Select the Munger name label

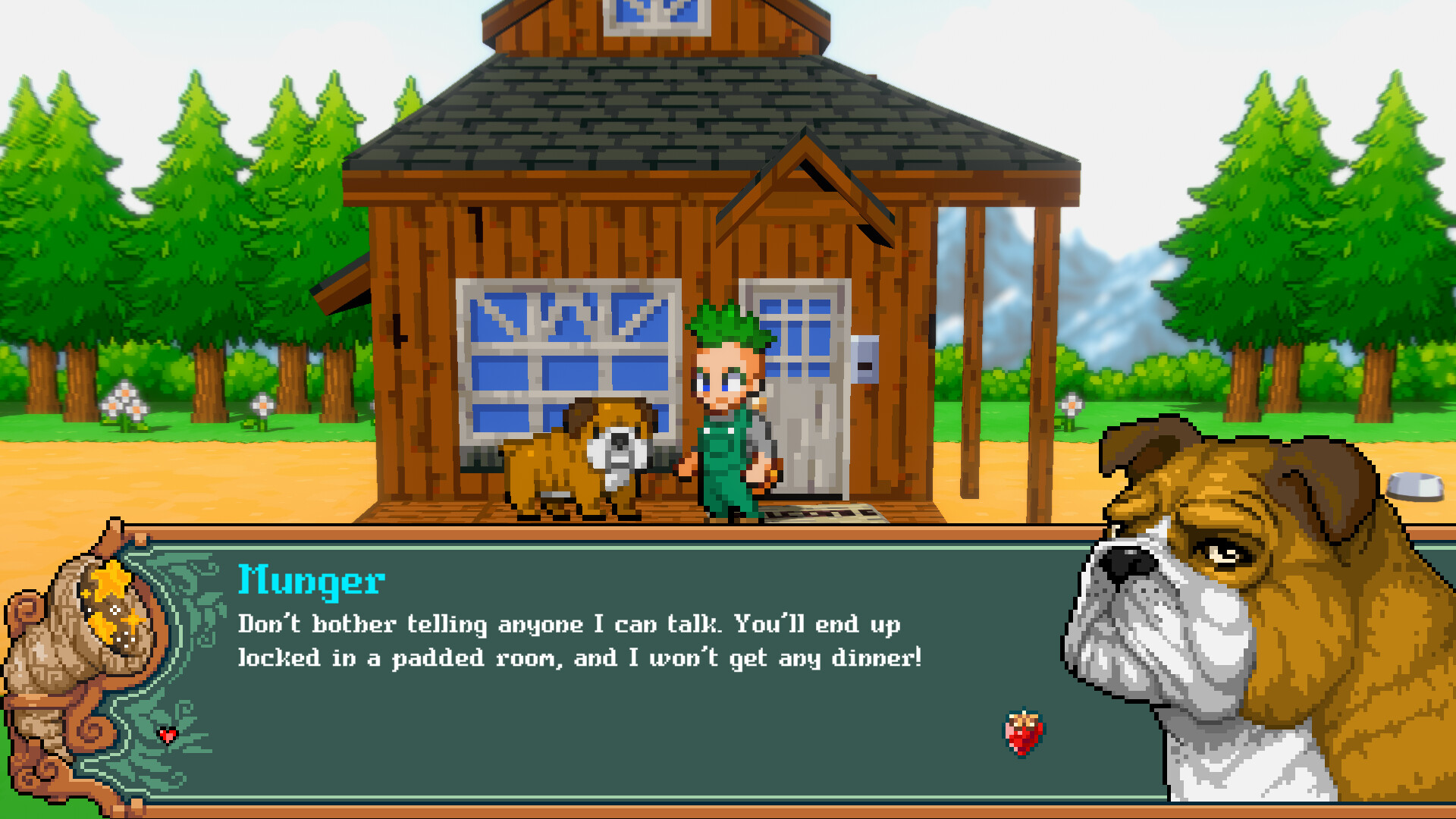pos(311,582)
